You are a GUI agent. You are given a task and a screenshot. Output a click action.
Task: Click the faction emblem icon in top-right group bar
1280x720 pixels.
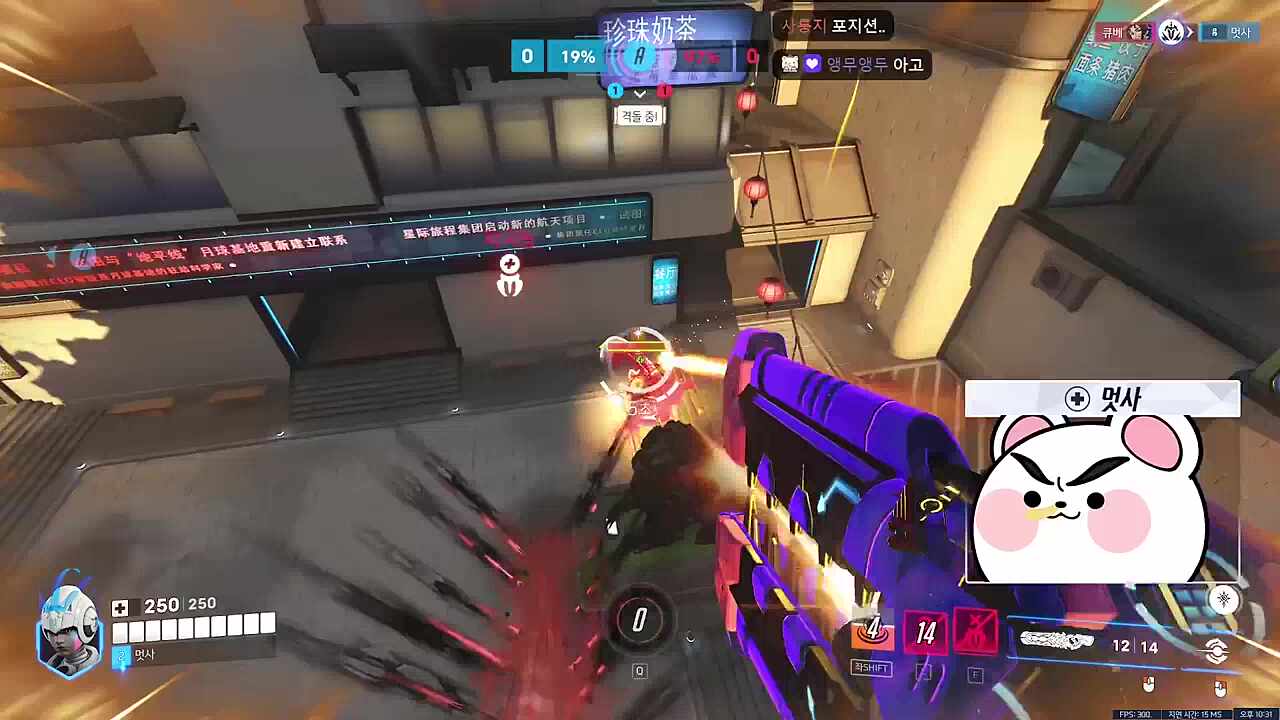pyautogui.click(x=1172, y=32)
